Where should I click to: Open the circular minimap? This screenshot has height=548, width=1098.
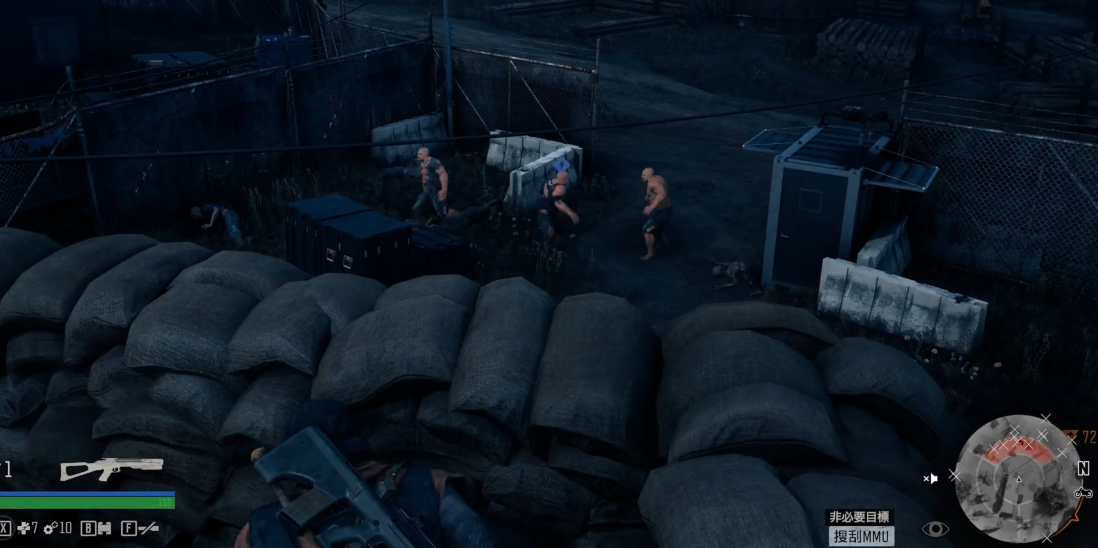1018,478
